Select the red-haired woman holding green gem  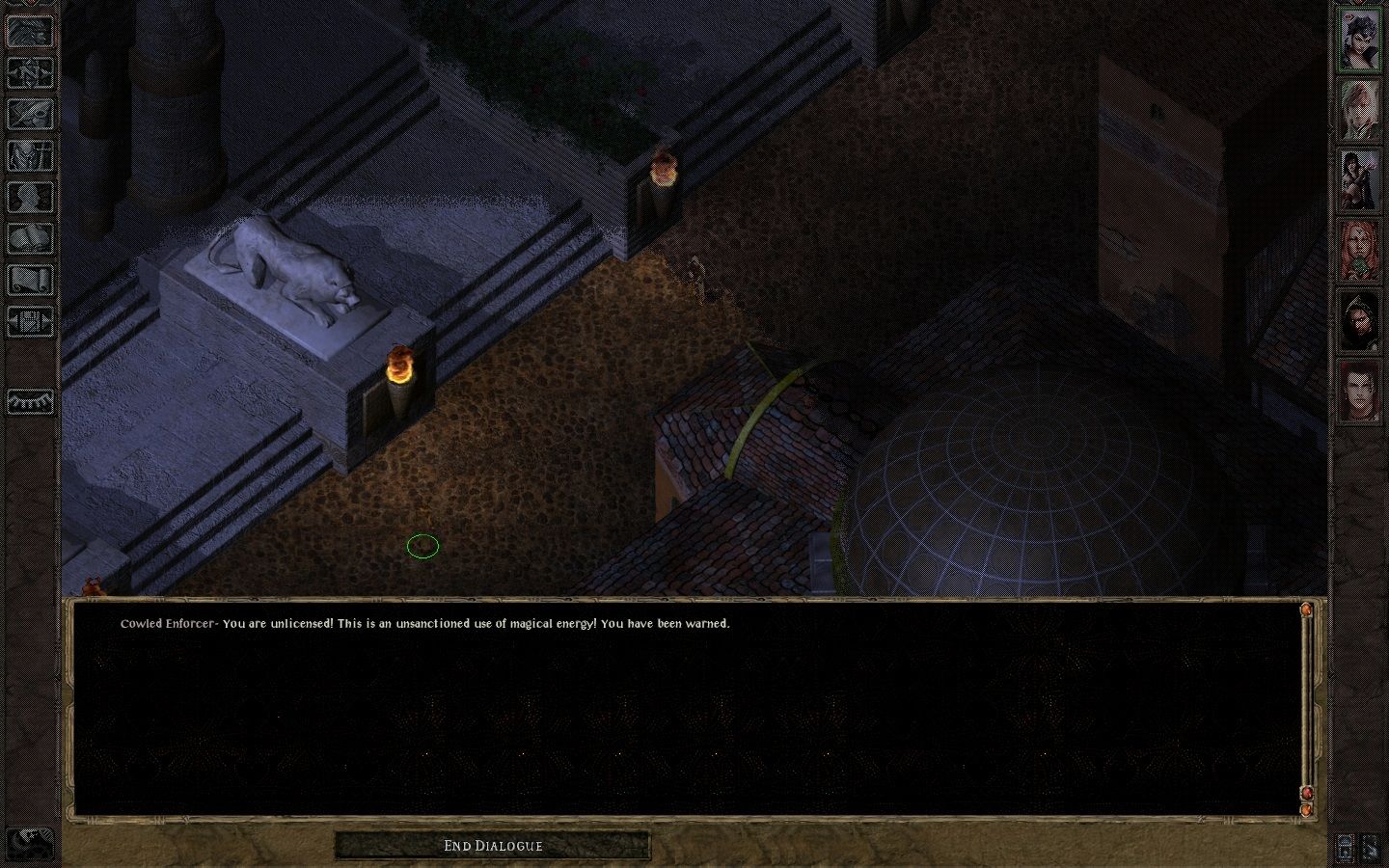pyautogui.click(x=1358, y=250)
